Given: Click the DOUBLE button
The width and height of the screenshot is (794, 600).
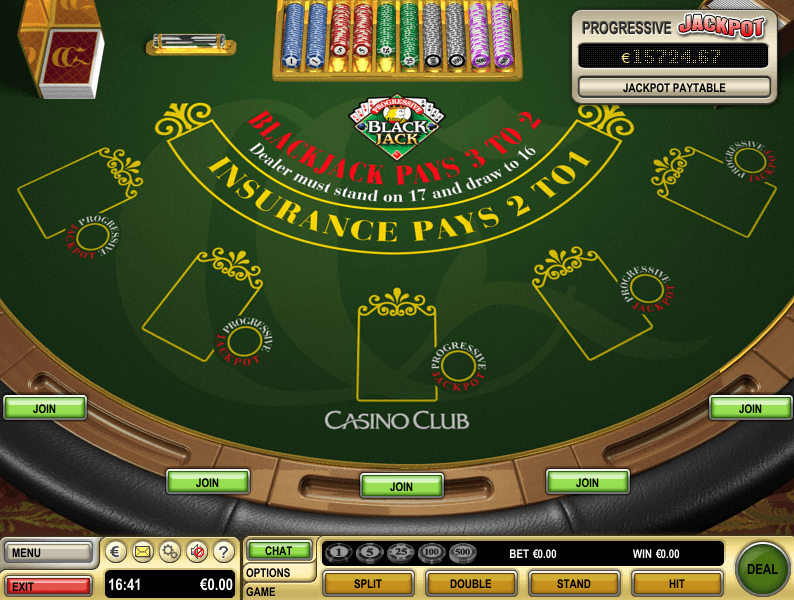Looking at the screenshot, I should [x=471, y=584].
